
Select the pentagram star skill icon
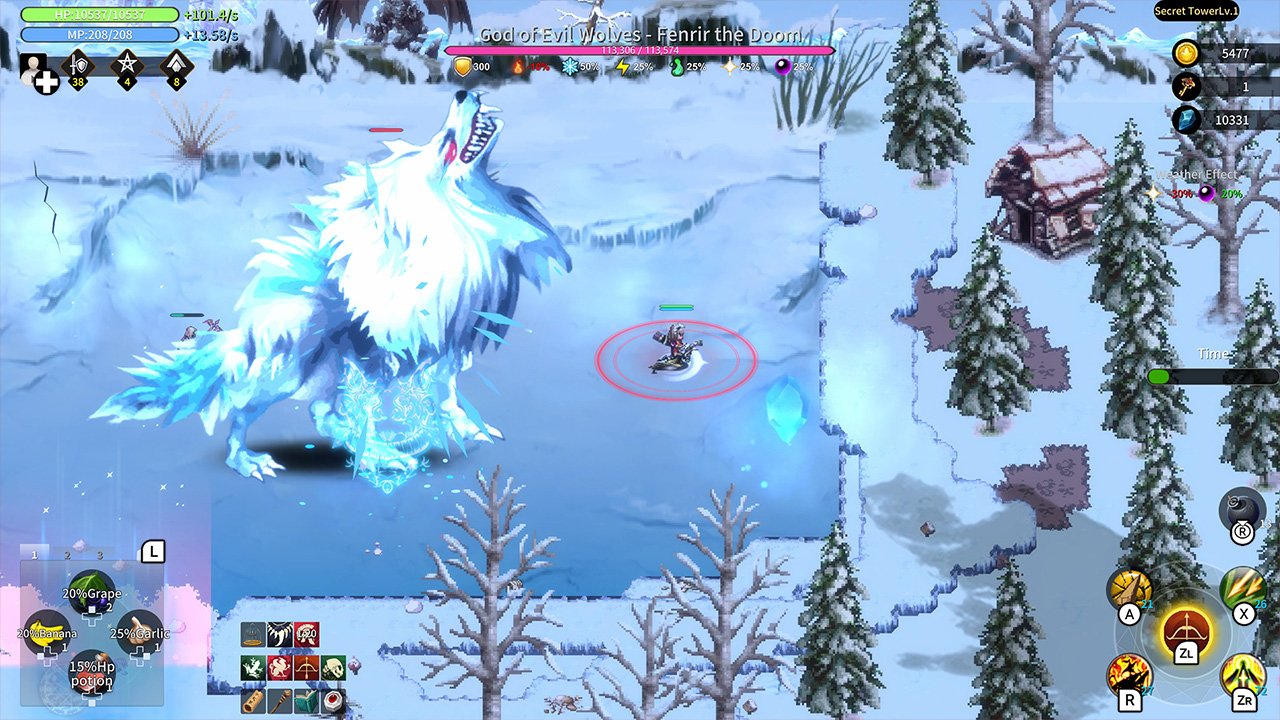pyautogui.click(x=127, y=66)
